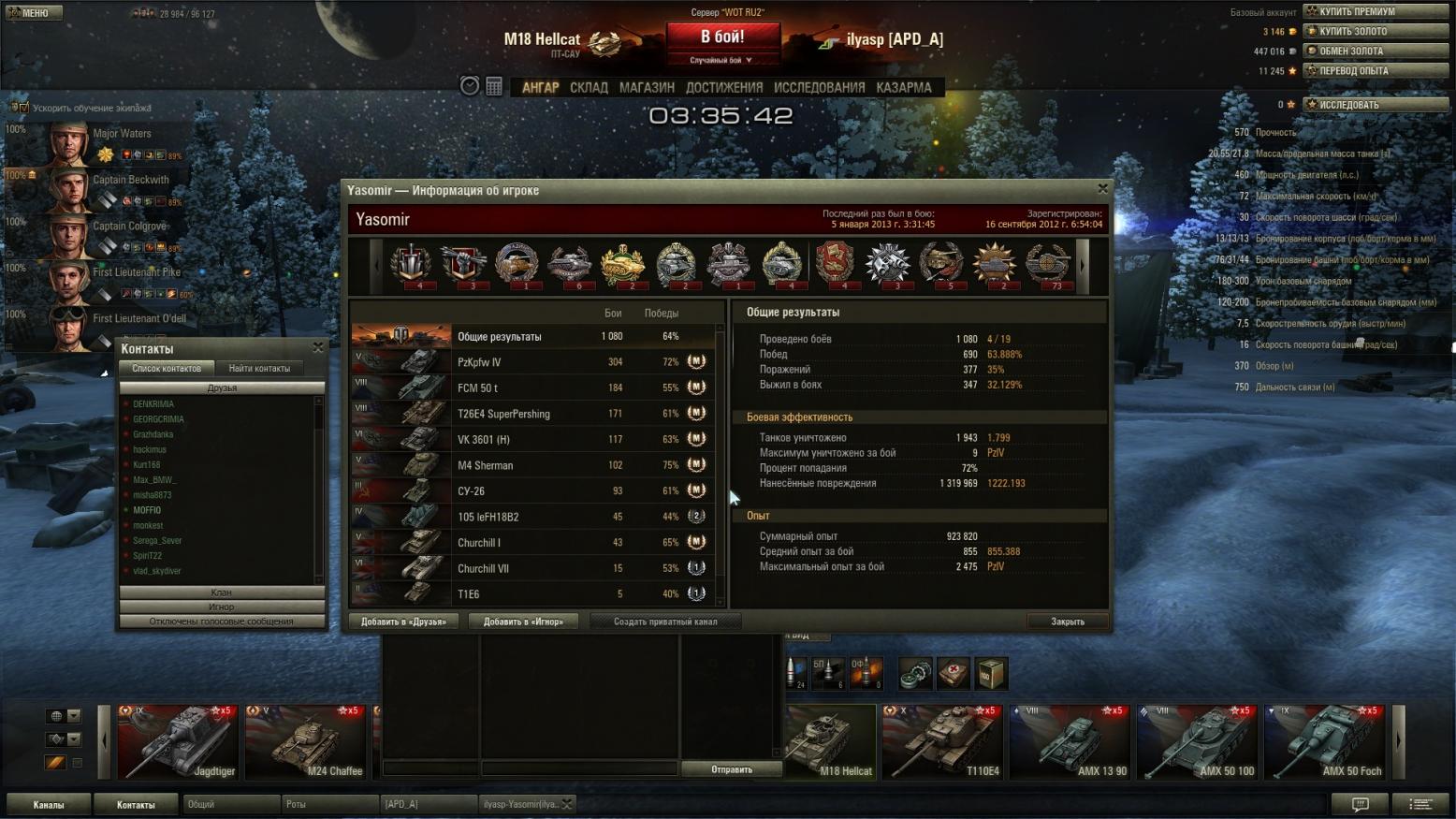Switch to the Магазин tab
This screenshot has width=1456, height=819.
(x=647, y=87)
